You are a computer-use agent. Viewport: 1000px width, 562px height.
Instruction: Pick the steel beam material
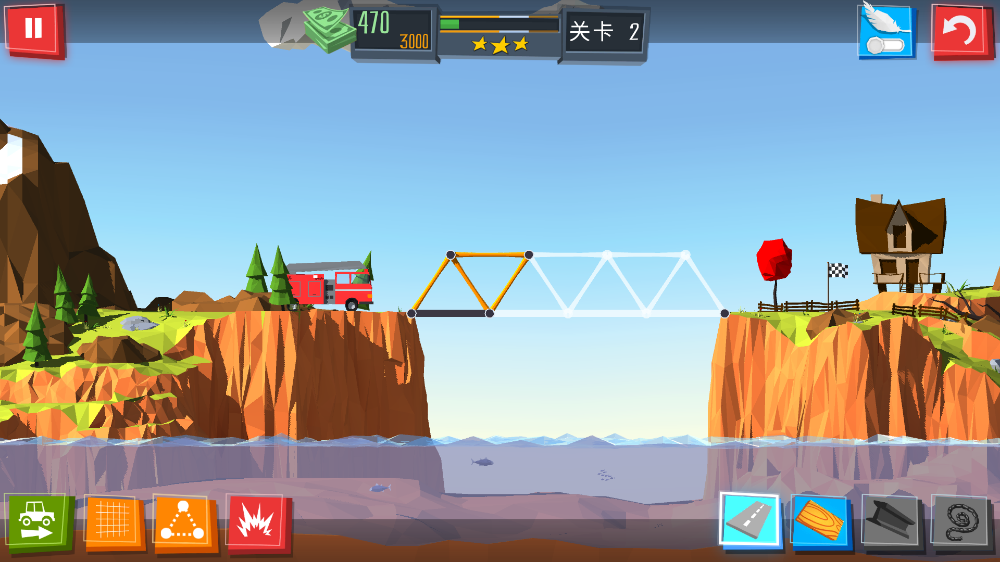889,521
